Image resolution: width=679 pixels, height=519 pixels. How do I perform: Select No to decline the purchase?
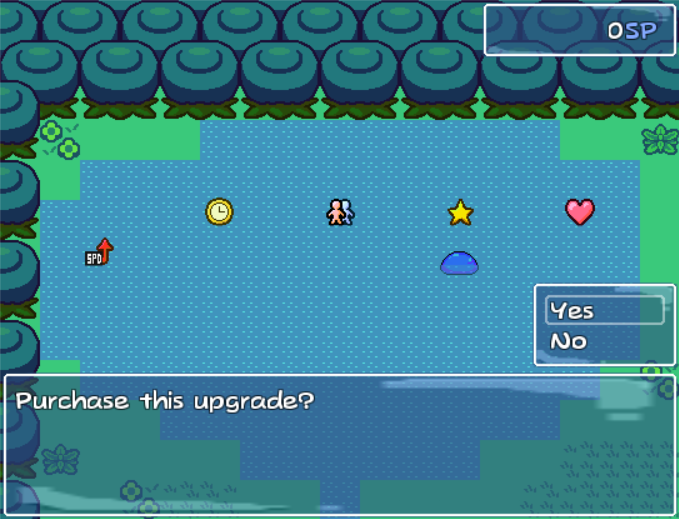tap(570, 342)
